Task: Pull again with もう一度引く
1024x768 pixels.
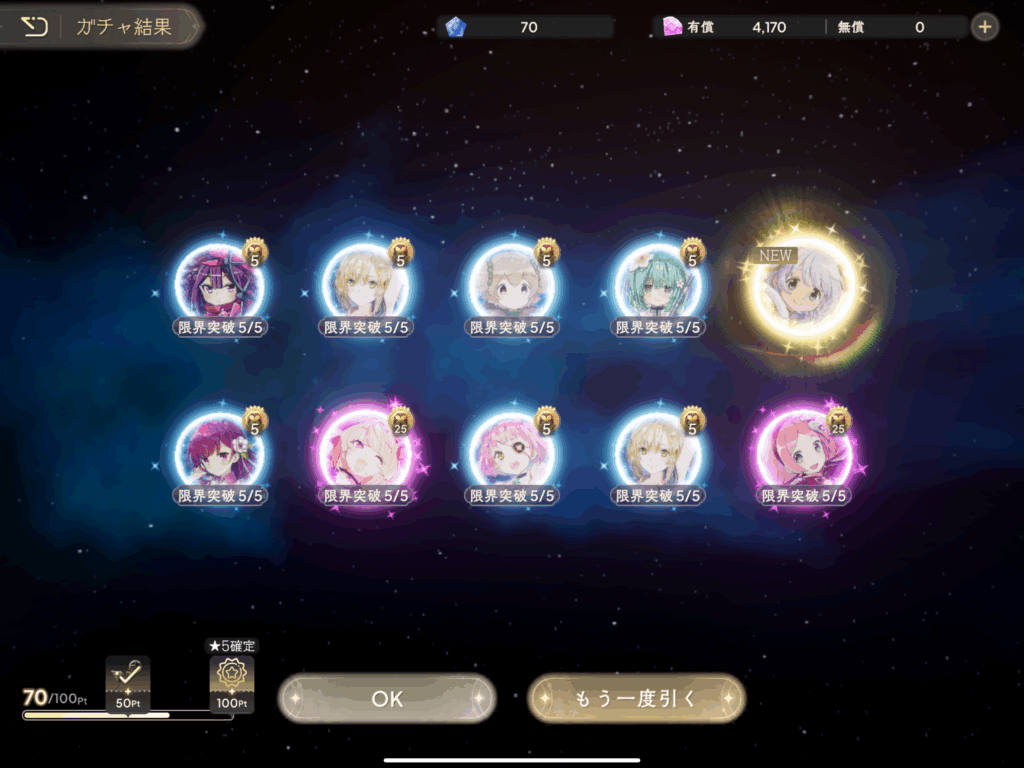Action: 636,699
